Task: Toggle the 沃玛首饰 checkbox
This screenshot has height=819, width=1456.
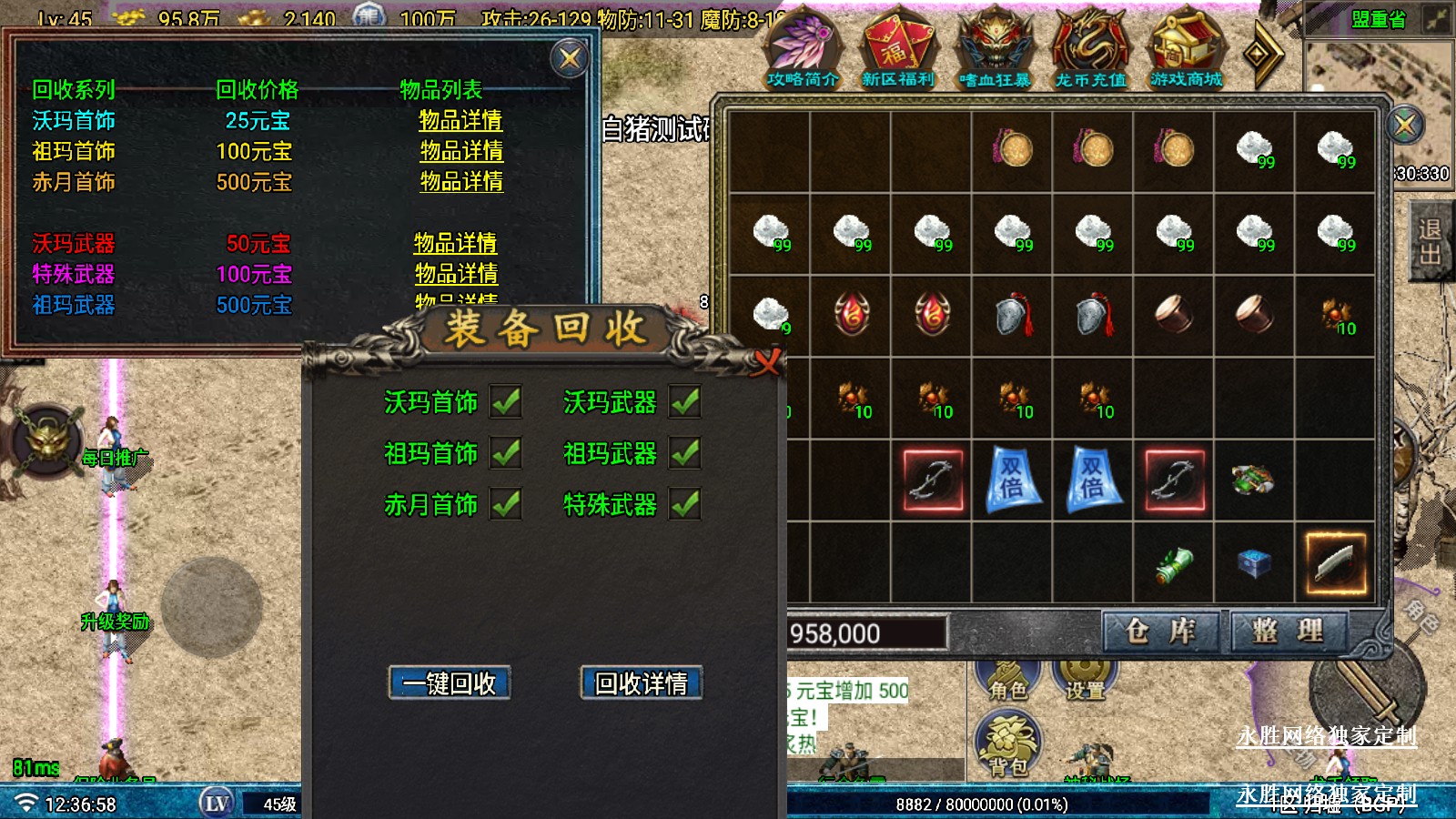Action: tap(506, 401)
